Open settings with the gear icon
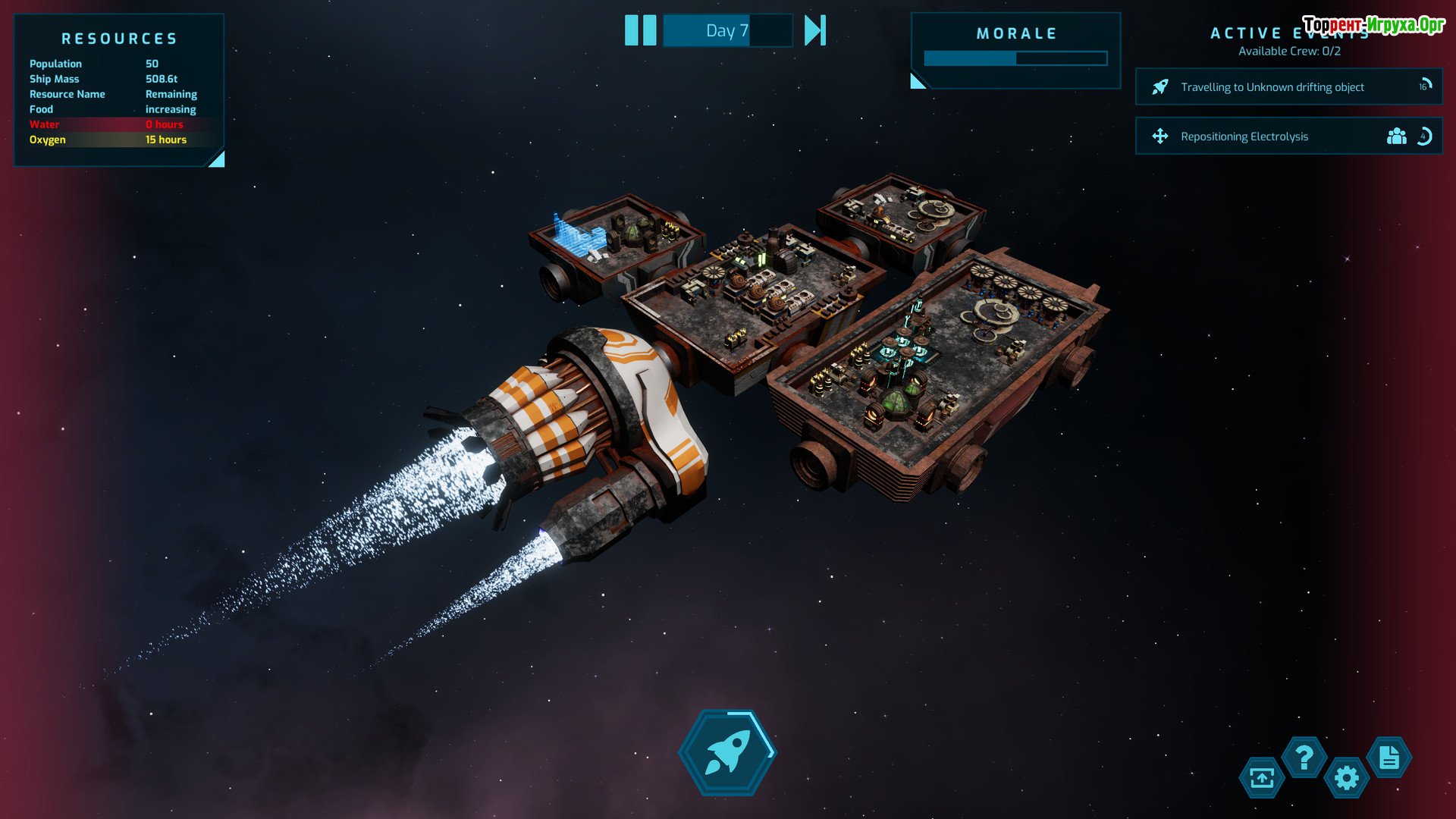 [x=1347, y=778]
